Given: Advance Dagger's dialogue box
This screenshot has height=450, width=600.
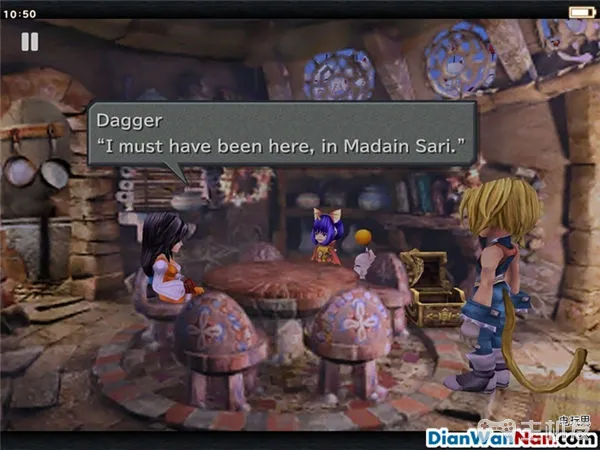Looking at the screenshot, I should (281, 136).
